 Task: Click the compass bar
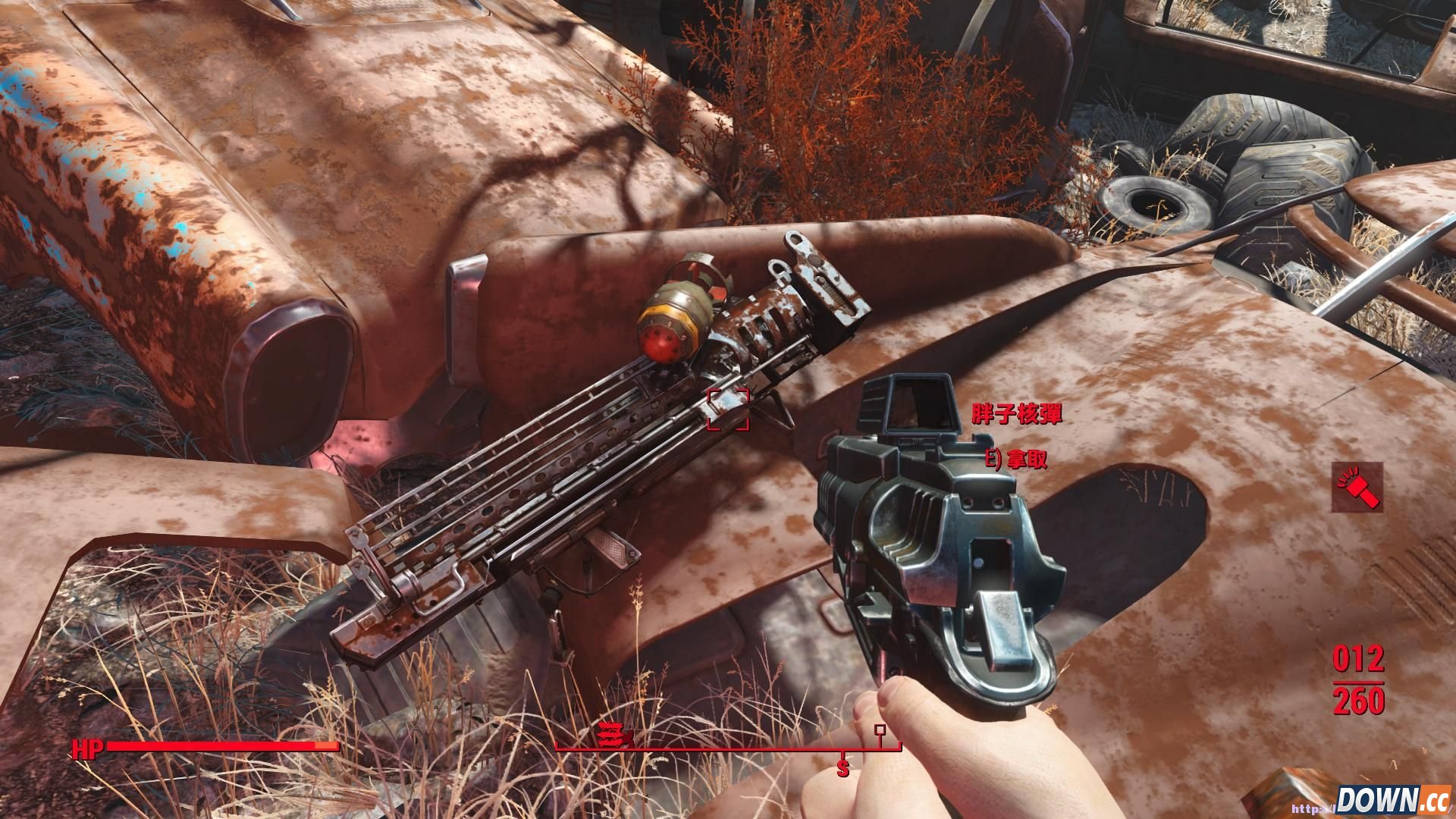point(728,748)
